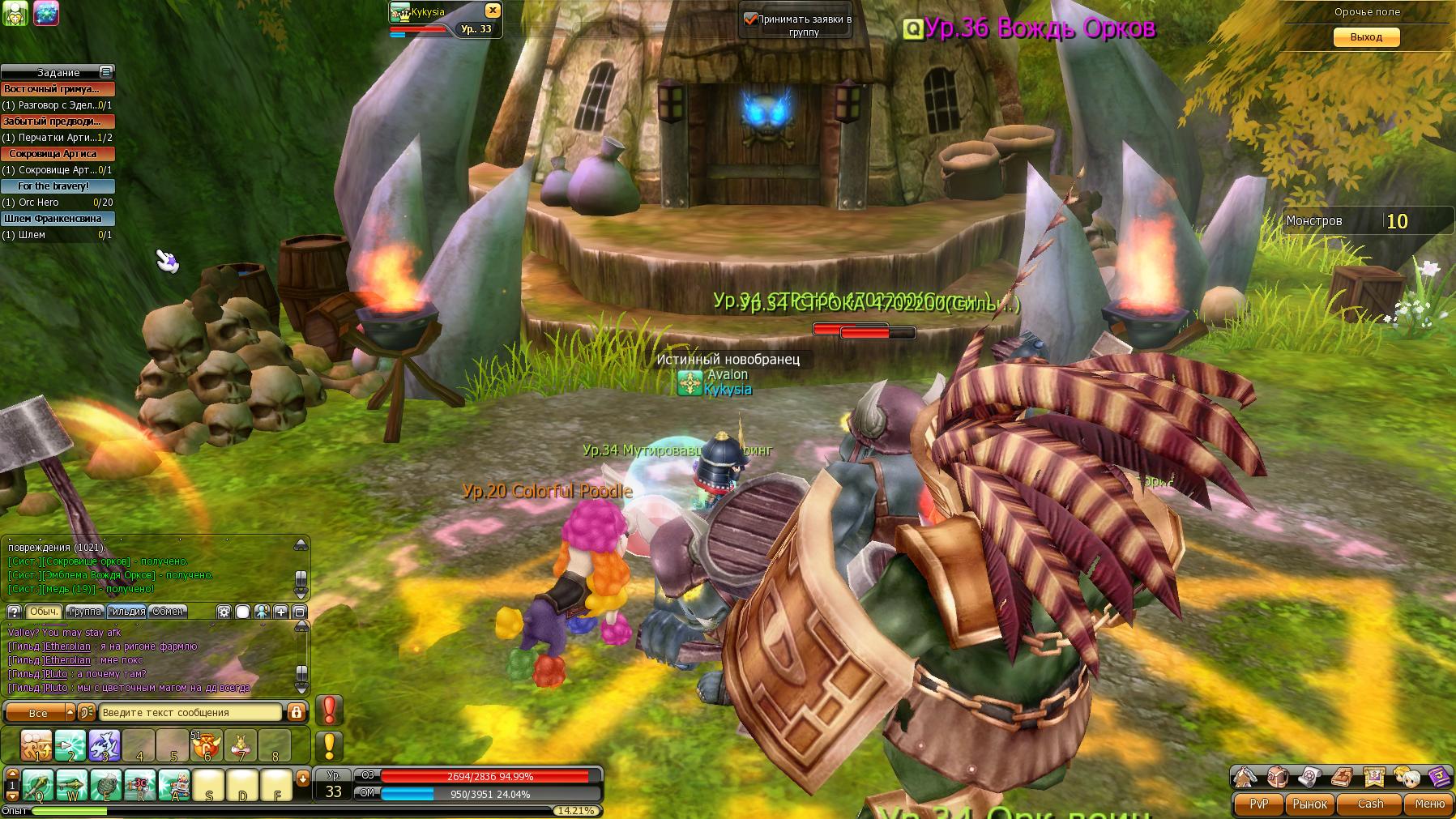Open the Cash shop
The image size is (1456, 819).
tap(1370, 804)
